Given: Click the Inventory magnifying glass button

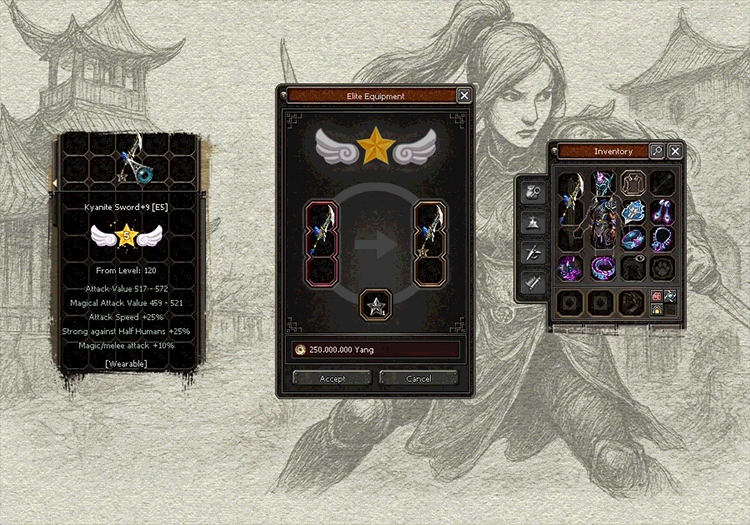Looking at the screenshot, I should pyautogui.click(x=656, y=151).
